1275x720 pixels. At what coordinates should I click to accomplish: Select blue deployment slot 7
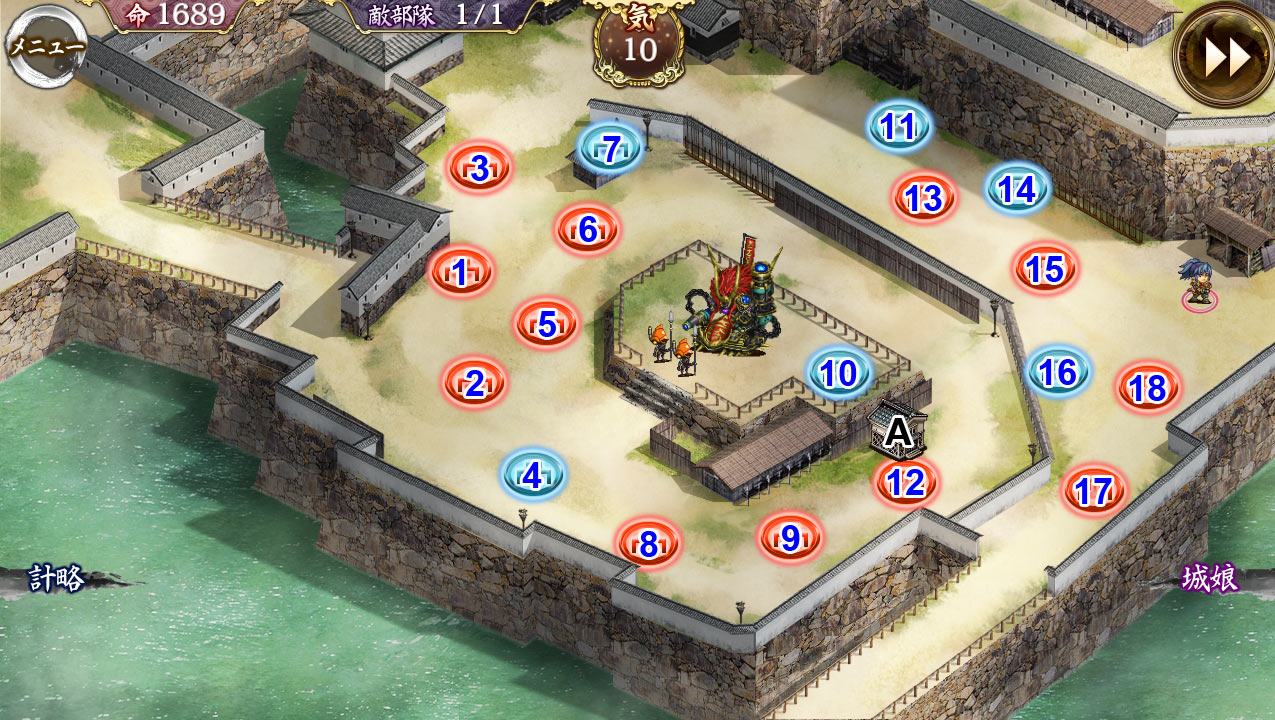611,149
